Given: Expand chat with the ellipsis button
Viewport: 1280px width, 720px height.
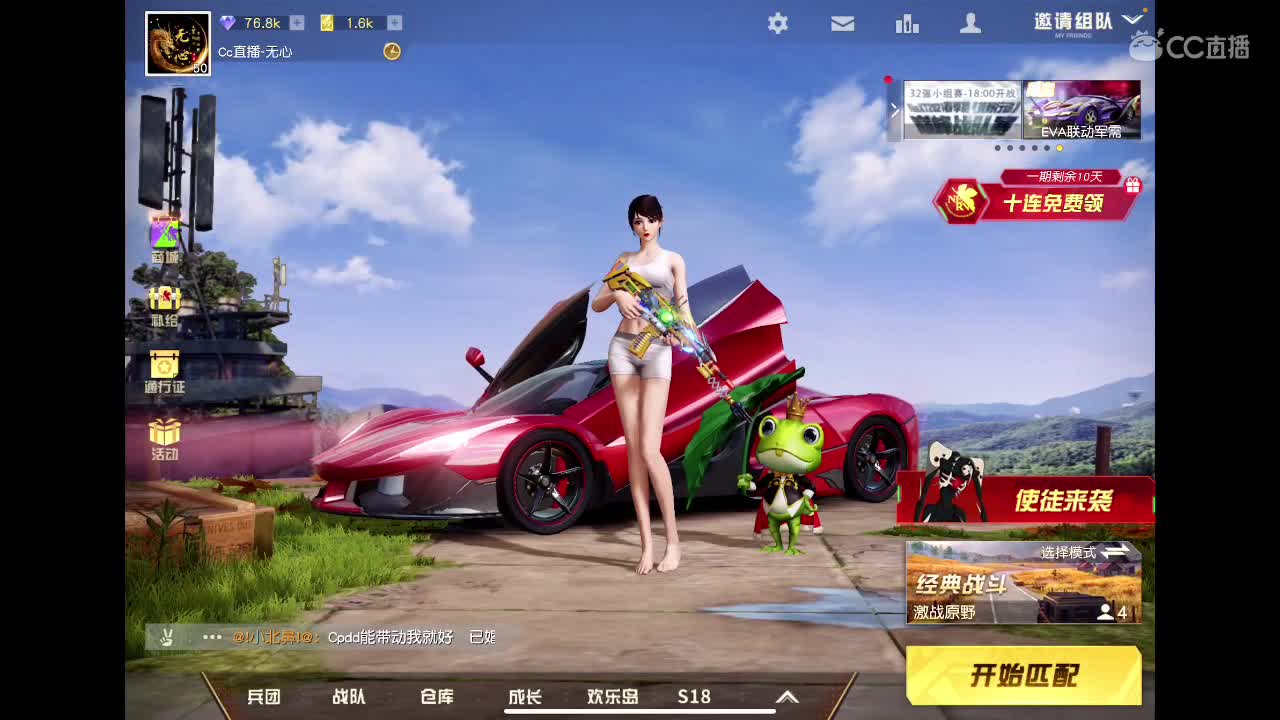Looking at the screenshot, I should pyautogui.click(x=211, y=637).
